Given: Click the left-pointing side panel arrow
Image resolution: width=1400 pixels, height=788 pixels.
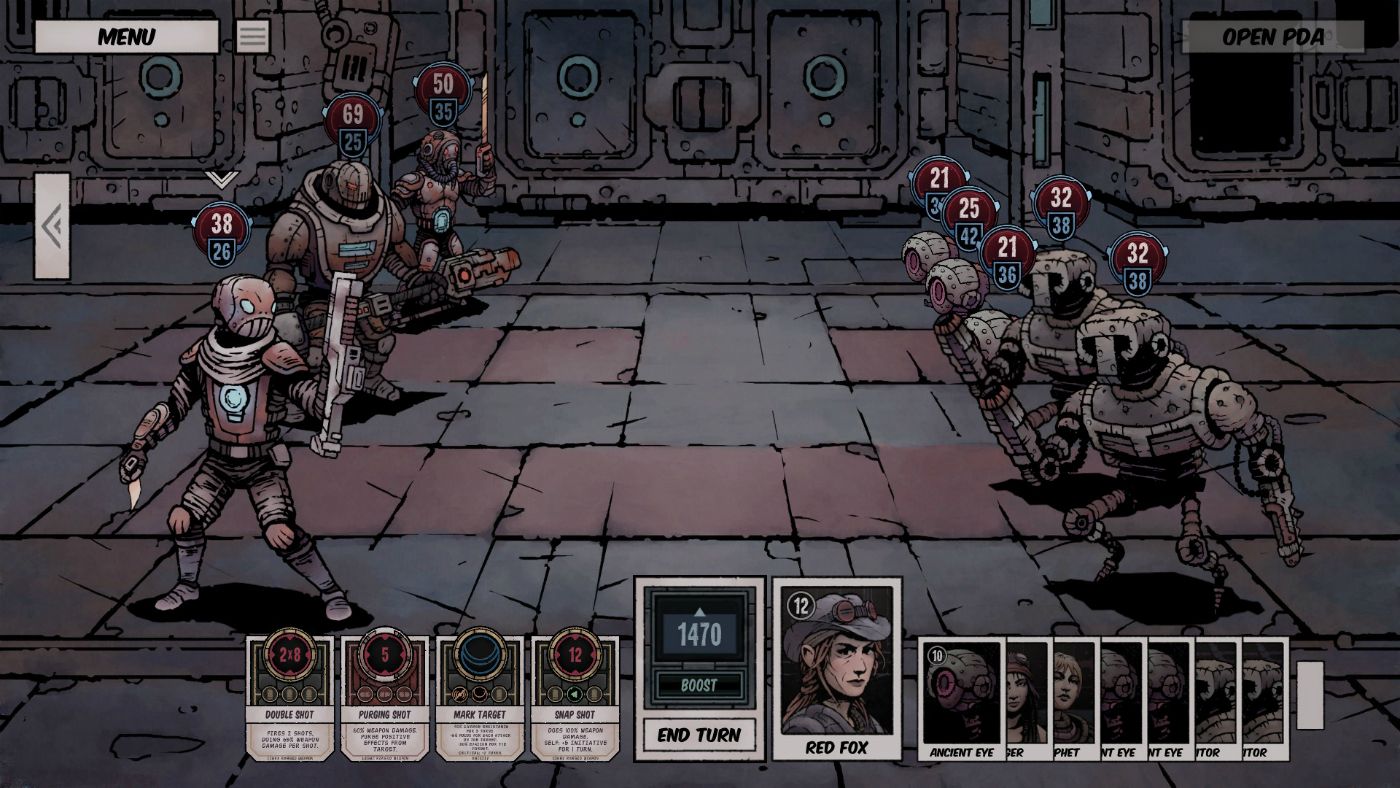Looking at the screenshot, I should [49, 224].
